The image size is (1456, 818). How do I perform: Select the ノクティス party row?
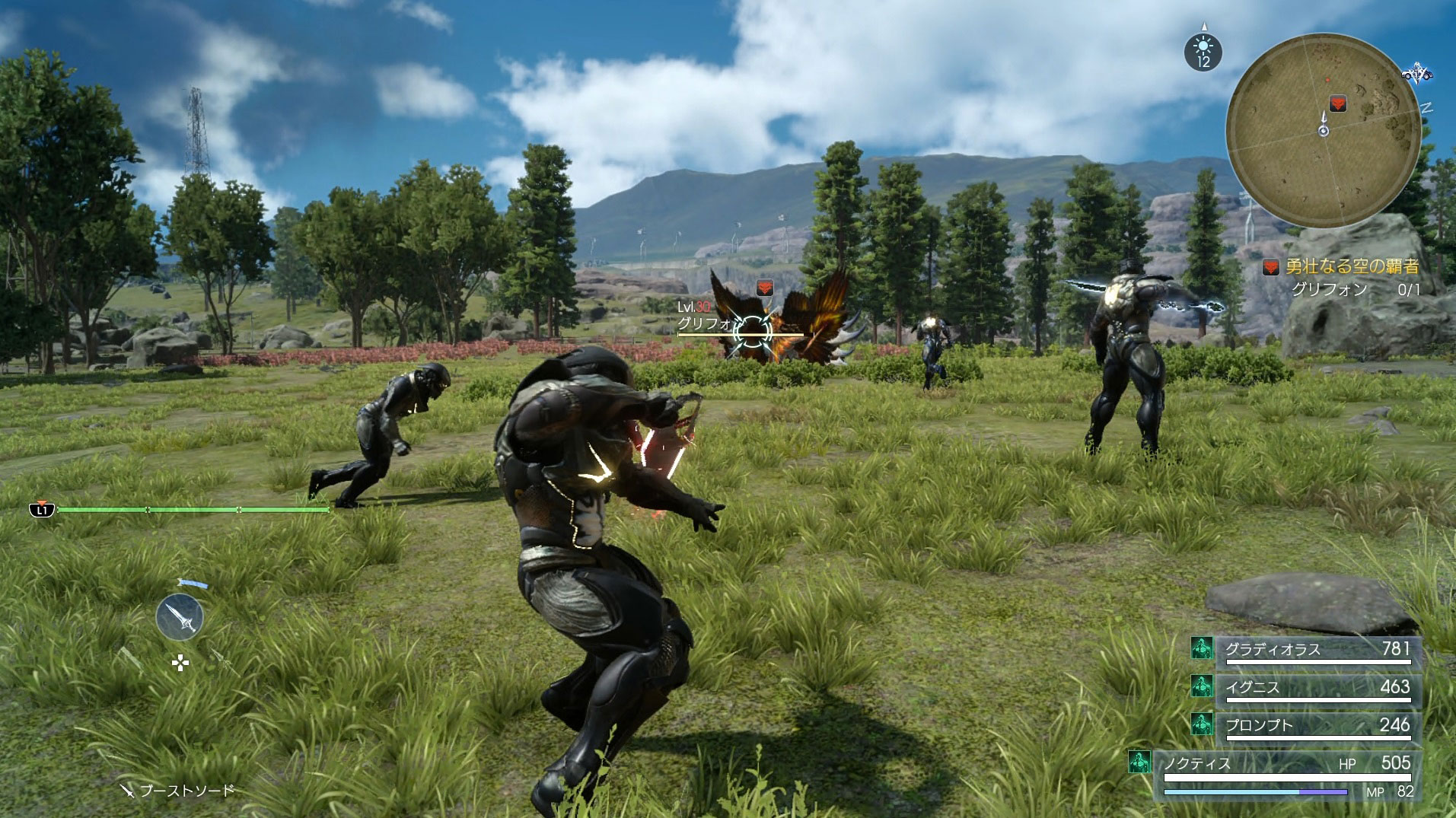coord(1286,763)
